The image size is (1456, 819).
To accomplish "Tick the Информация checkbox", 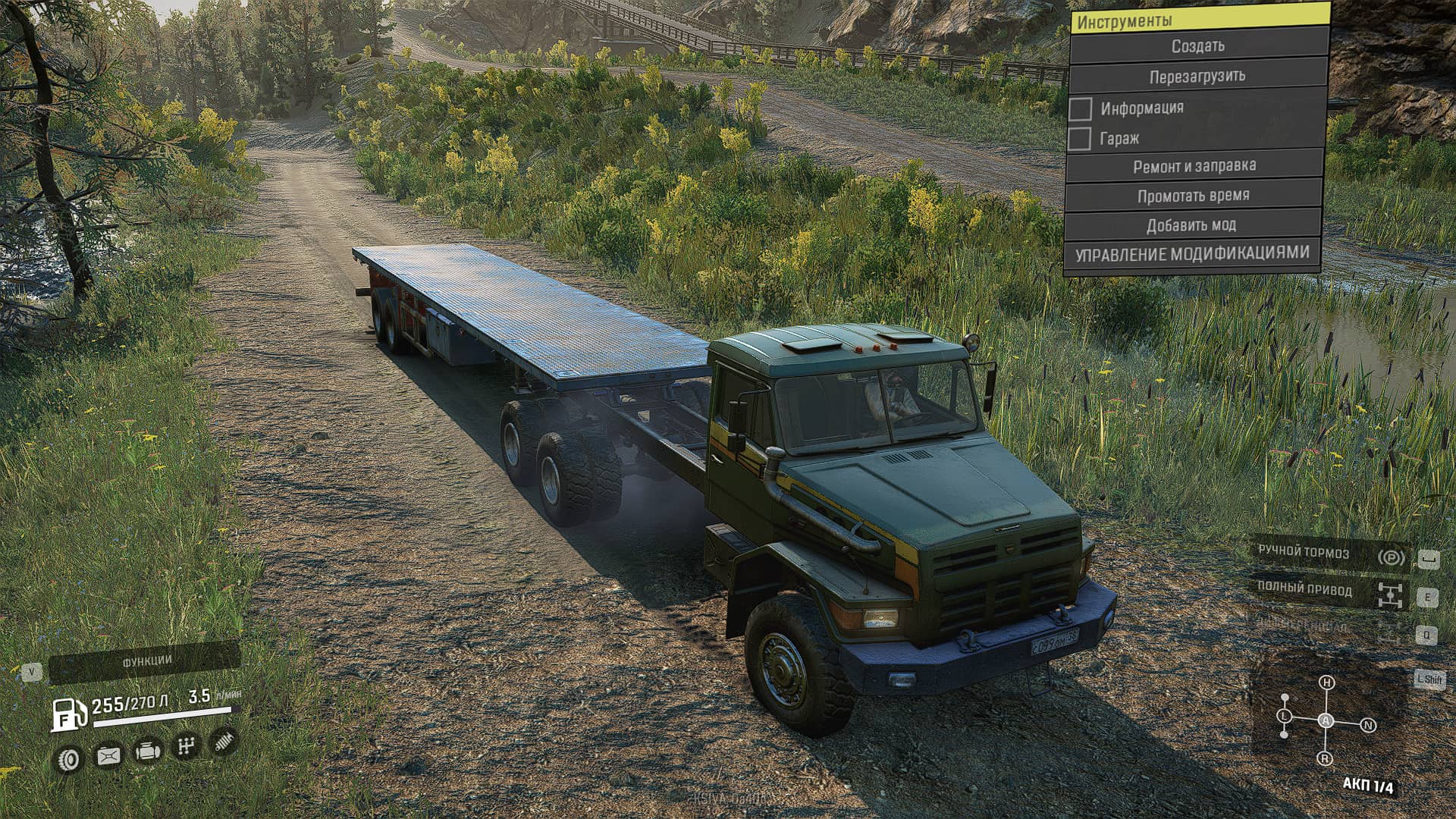I will [1081, 108].
